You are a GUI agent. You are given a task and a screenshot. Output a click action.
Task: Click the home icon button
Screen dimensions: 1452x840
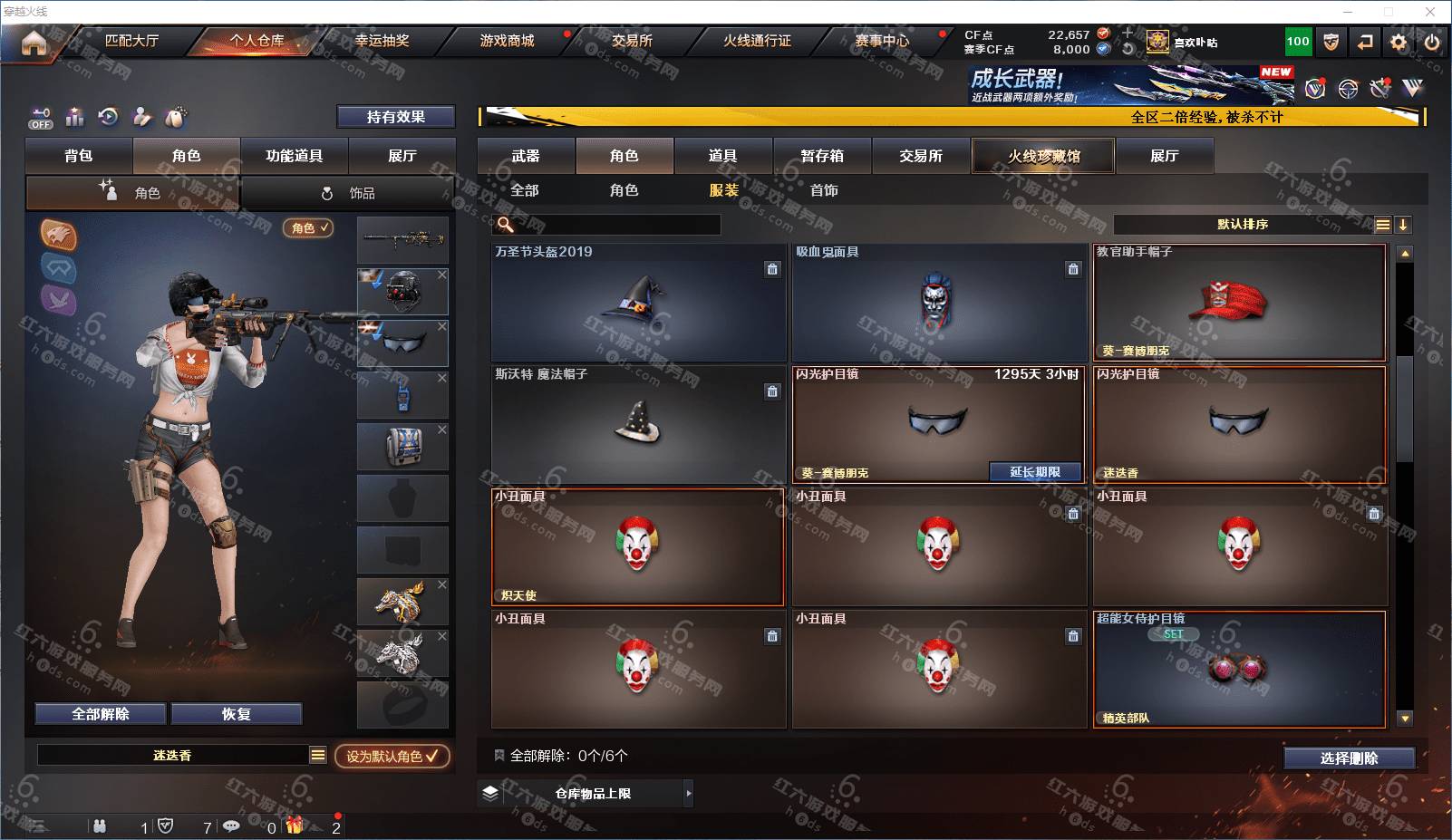click(x=34, y=43)
